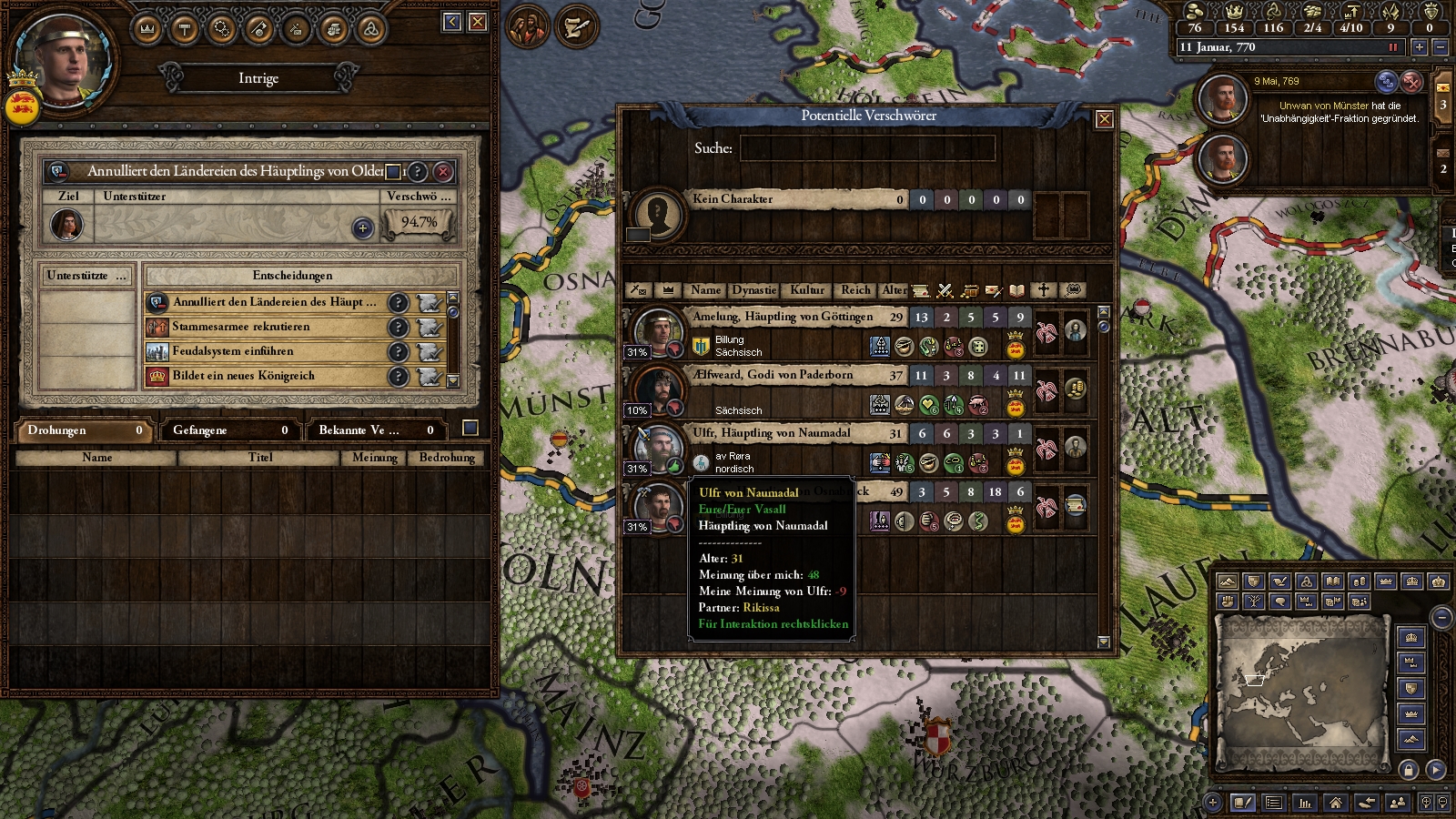Type in the Suche search field

pos(866,148)
